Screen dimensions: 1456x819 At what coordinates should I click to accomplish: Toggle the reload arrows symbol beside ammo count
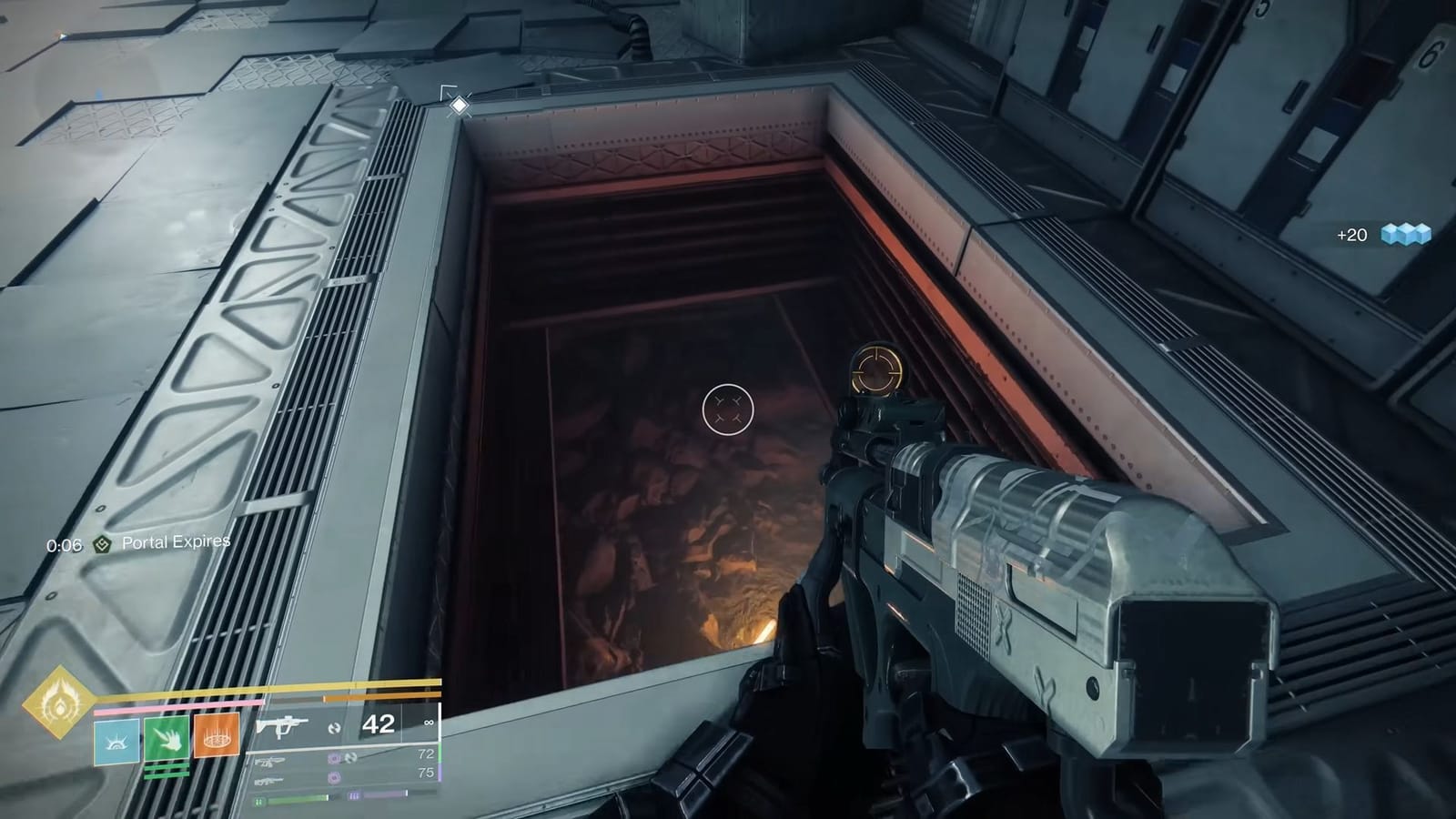332,728
